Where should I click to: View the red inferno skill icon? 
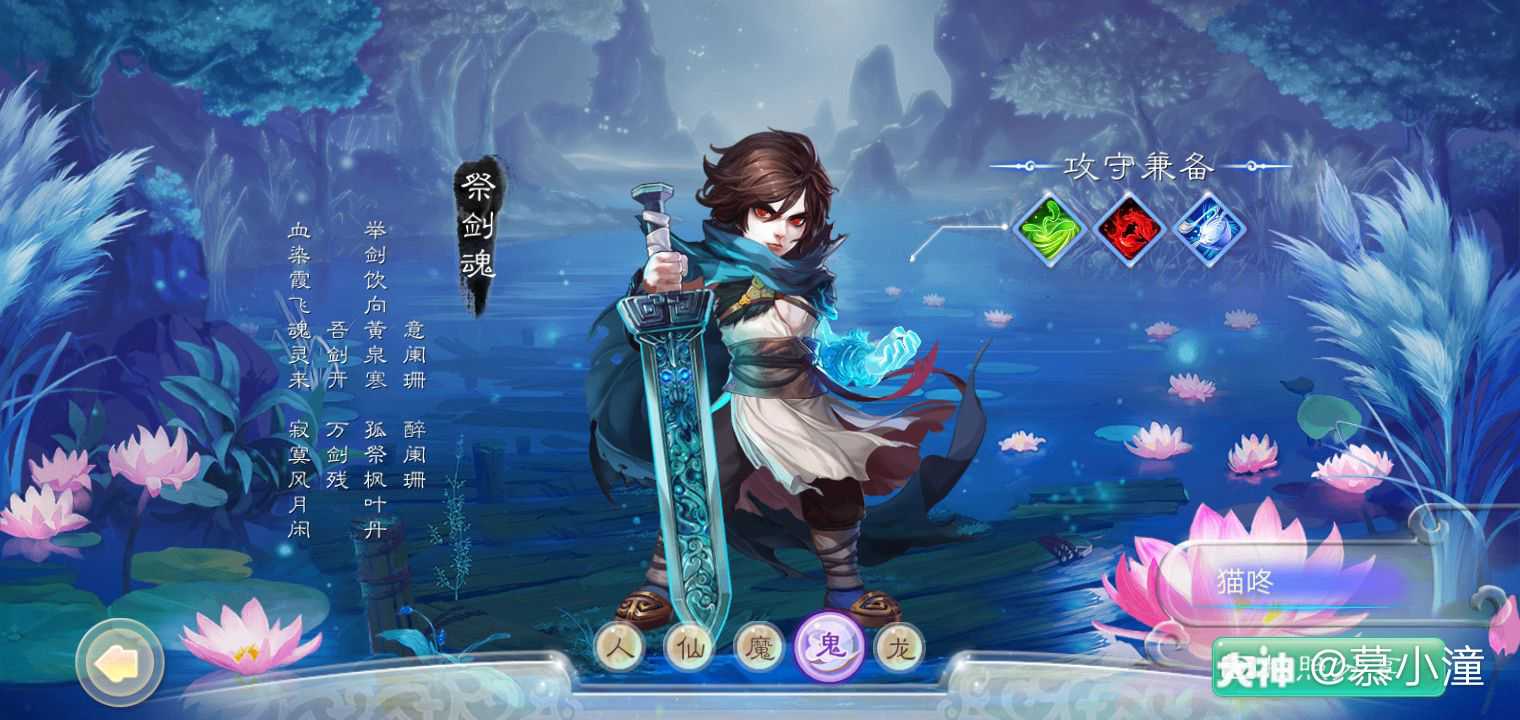pyautogui.click(x=1128, y=231)
